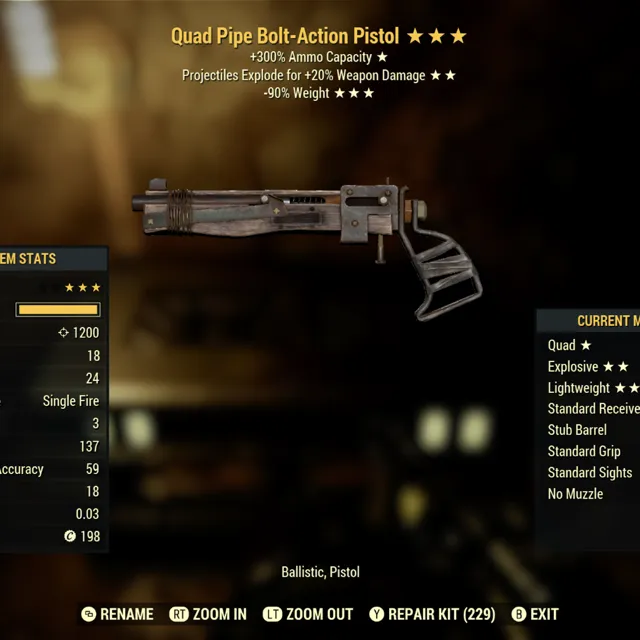This screenshot has width=640, height=640.
Task: Choose the Standard Receiver mod row
Action: tap(593, 409)
